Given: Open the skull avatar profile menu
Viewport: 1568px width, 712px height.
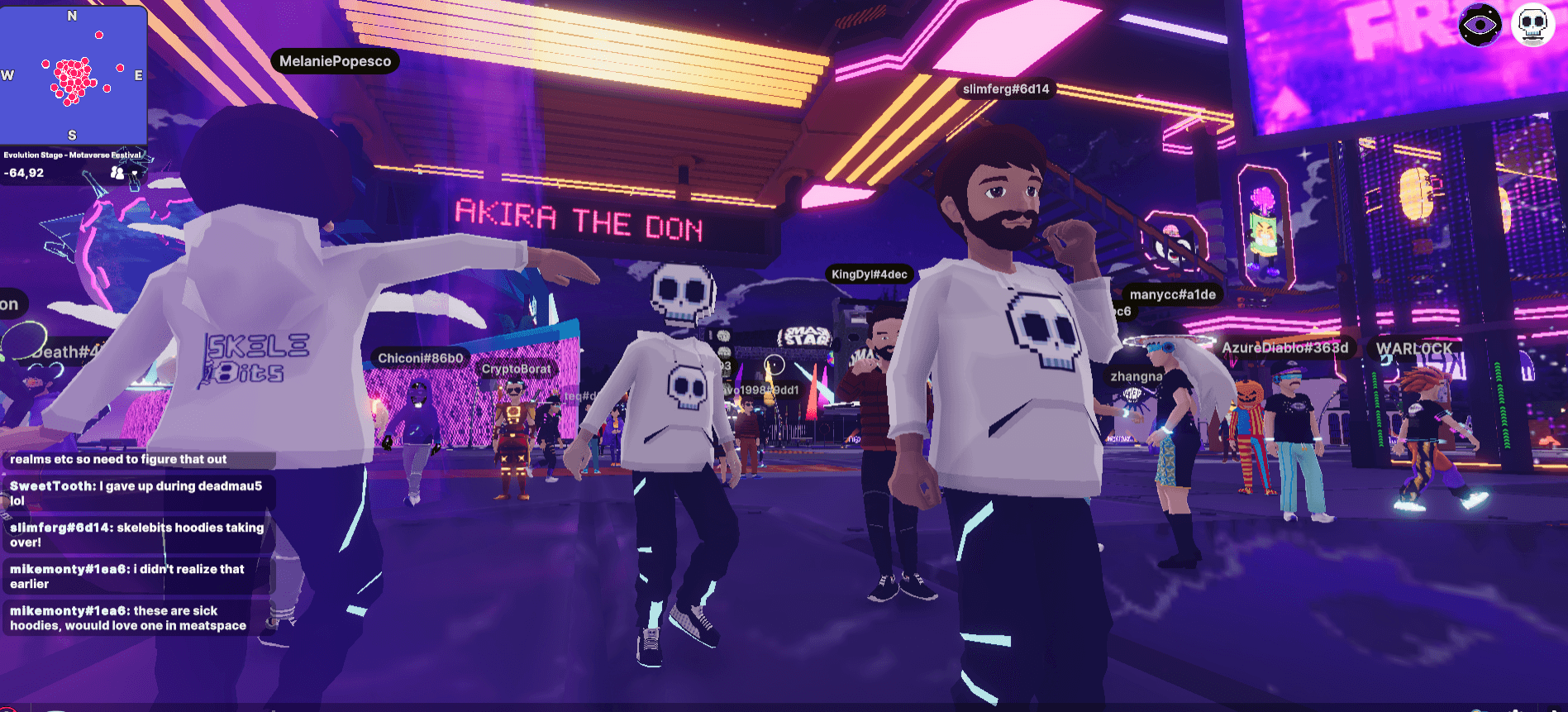Looking at the screenshot, I should point(1532,26).
